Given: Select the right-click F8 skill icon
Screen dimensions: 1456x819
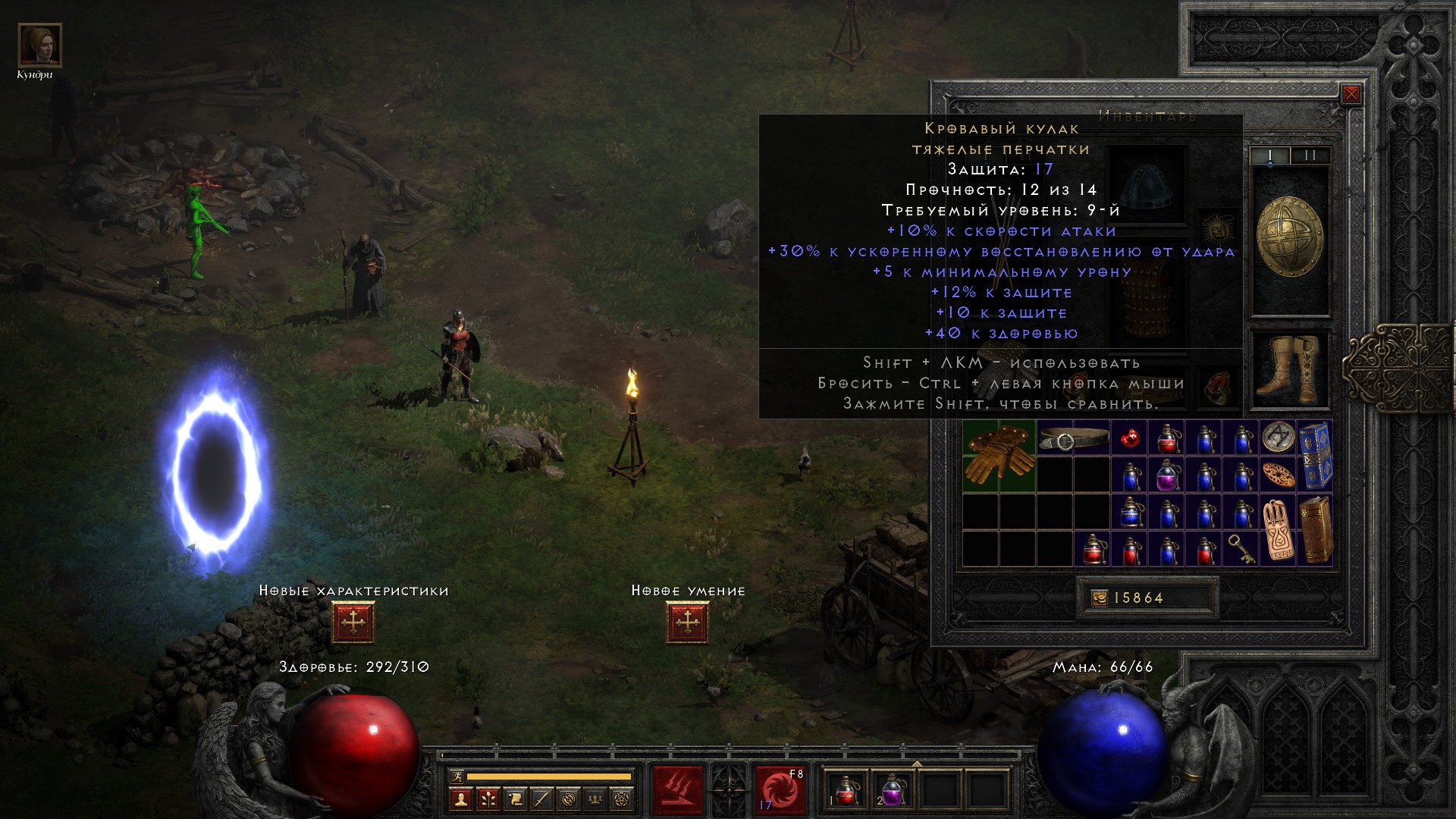Looking at the screenshot, I should click(x=780, y=790).
